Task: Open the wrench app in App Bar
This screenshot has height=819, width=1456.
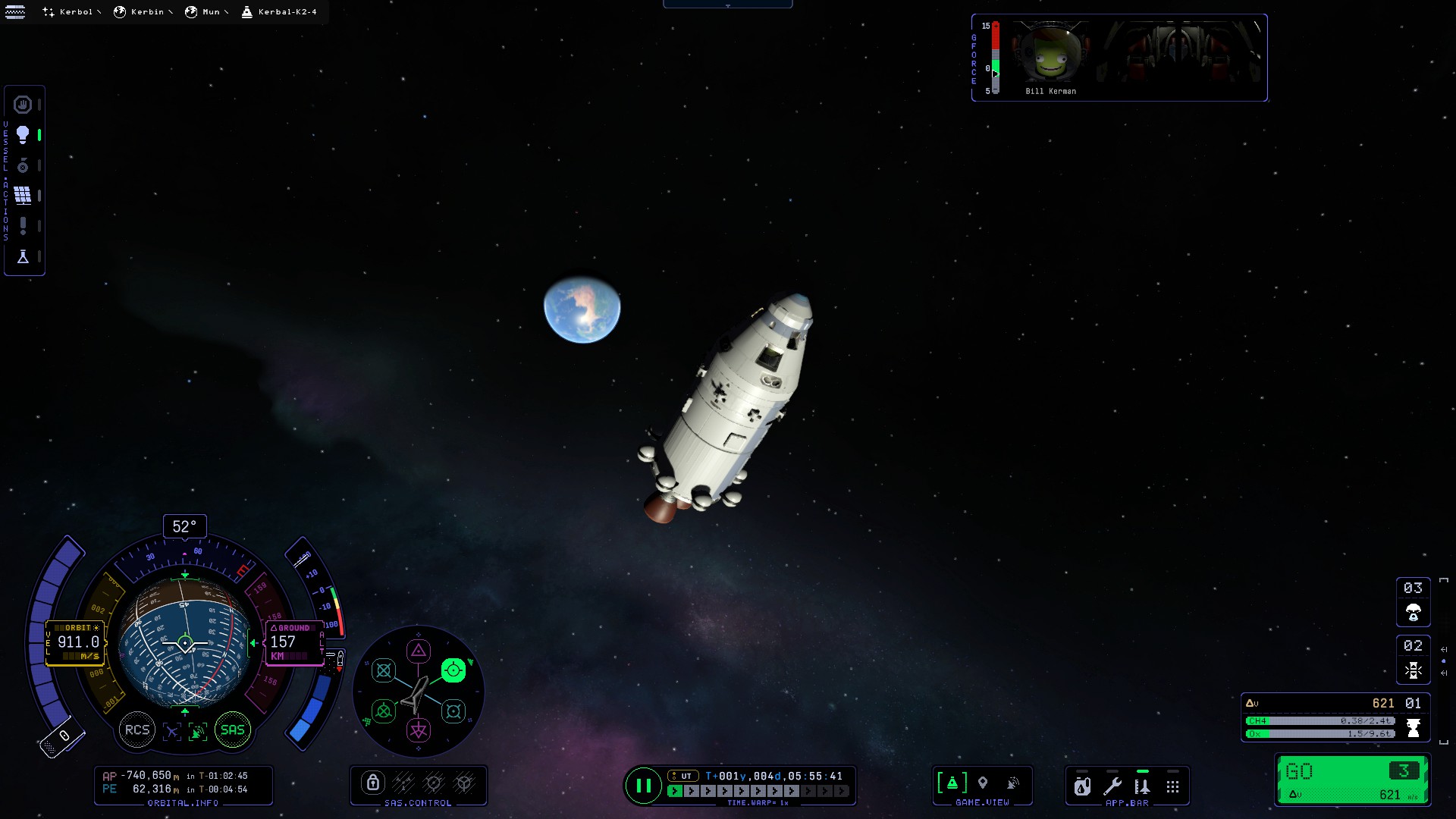Action: tap(1112, 786)
